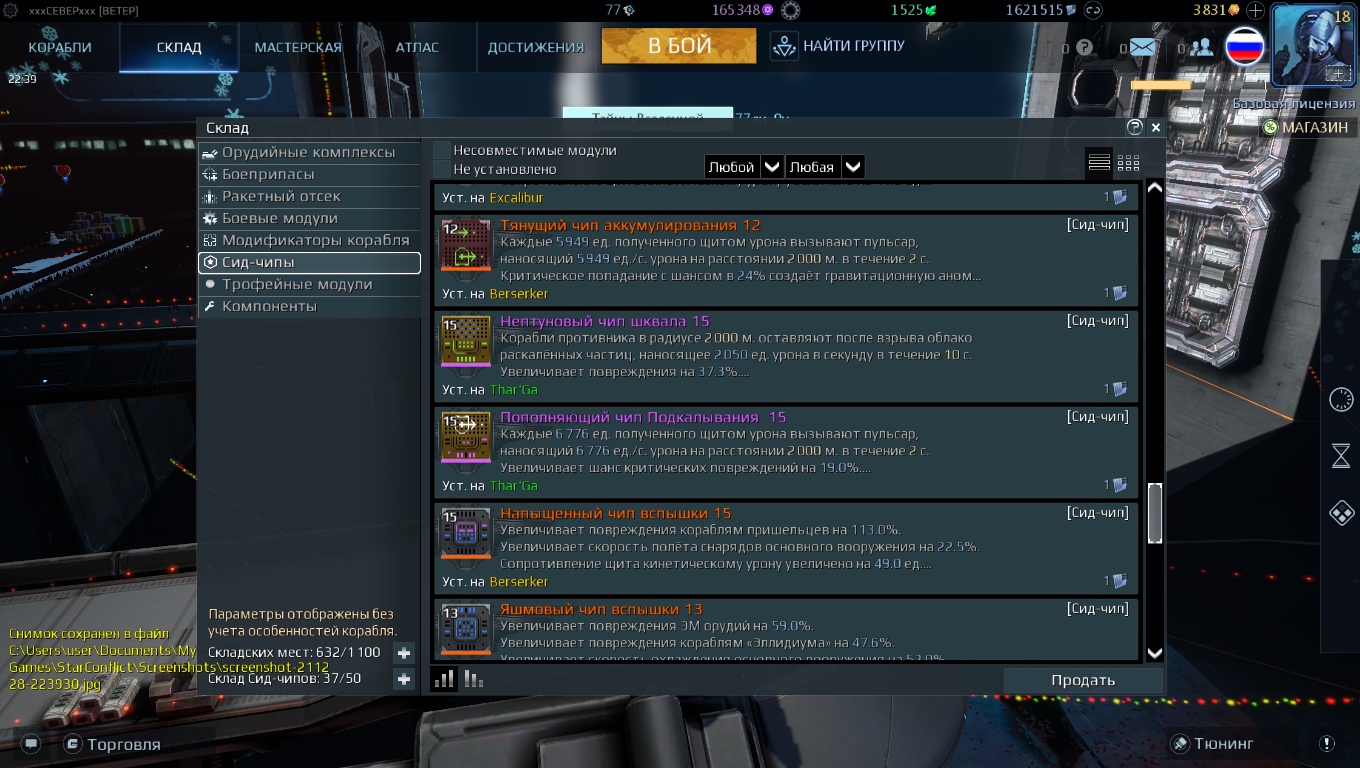Image resolution: width=1360 pixels, height=768 pixels.
Task: Close the Склад window
Action: point(1156,128)
